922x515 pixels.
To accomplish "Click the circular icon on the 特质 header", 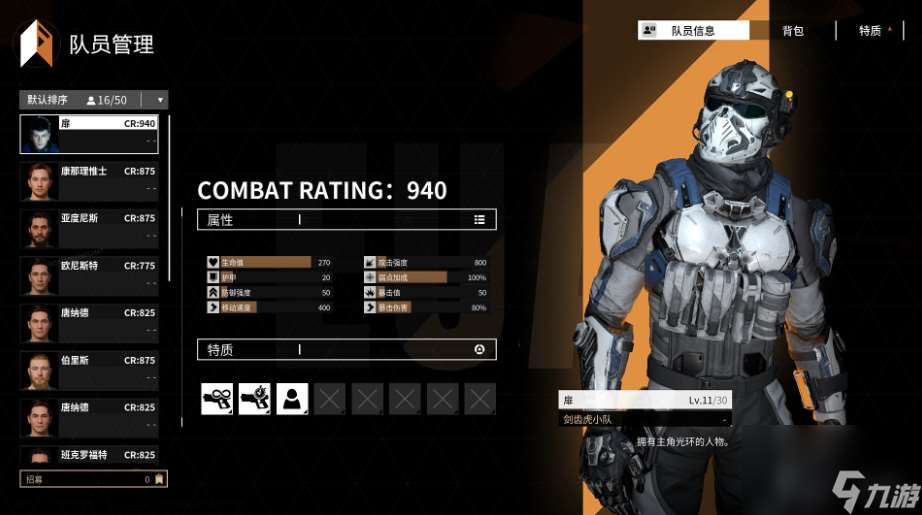I will (479, 349).
